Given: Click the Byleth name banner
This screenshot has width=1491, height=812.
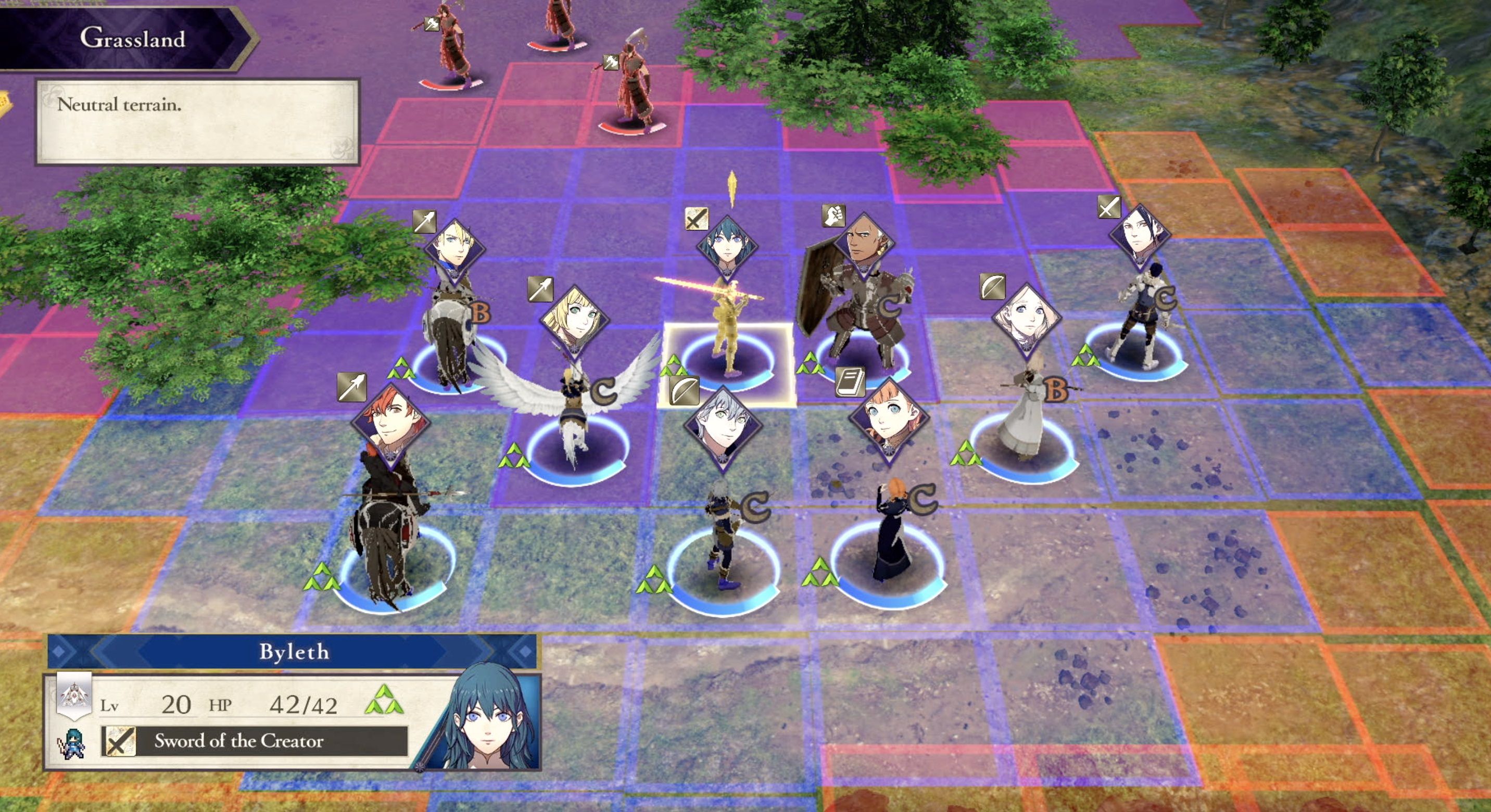Looking at the screenshot, I should [295, 653].
